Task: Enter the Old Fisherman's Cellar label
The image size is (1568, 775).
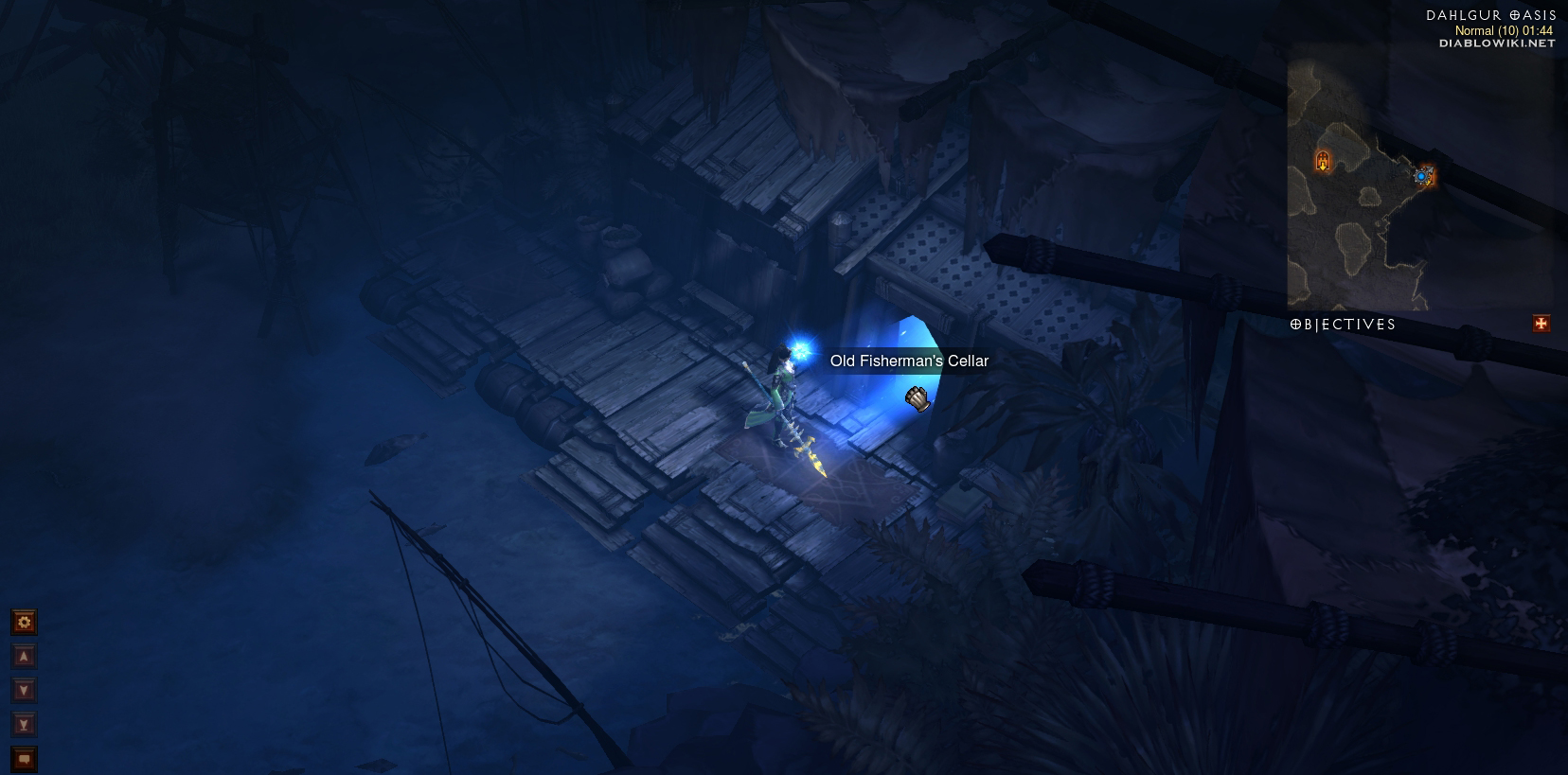Action: (909, 361)
